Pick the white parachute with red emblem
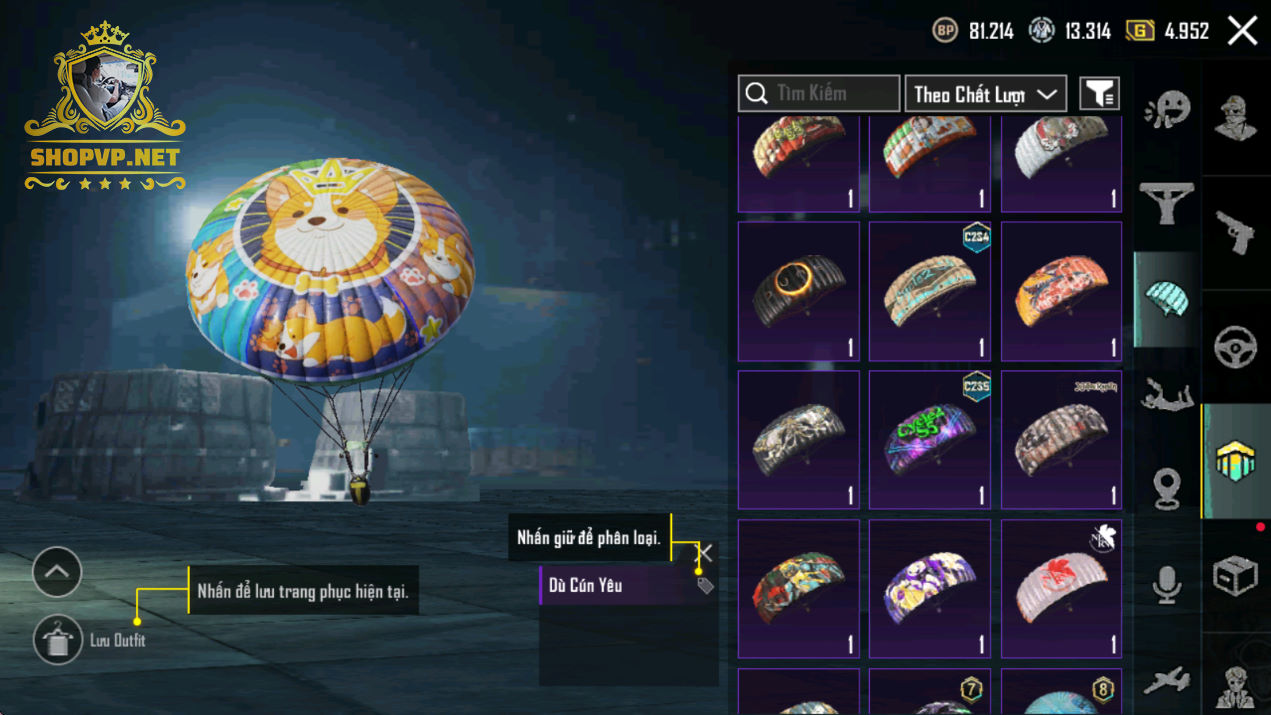 (x=1061, y=588)
